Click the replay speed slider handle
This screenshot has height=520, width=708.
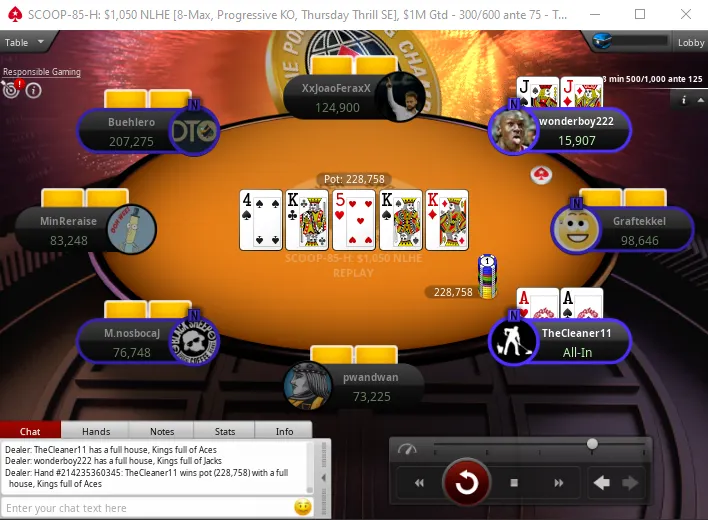(x=593, y=443)
